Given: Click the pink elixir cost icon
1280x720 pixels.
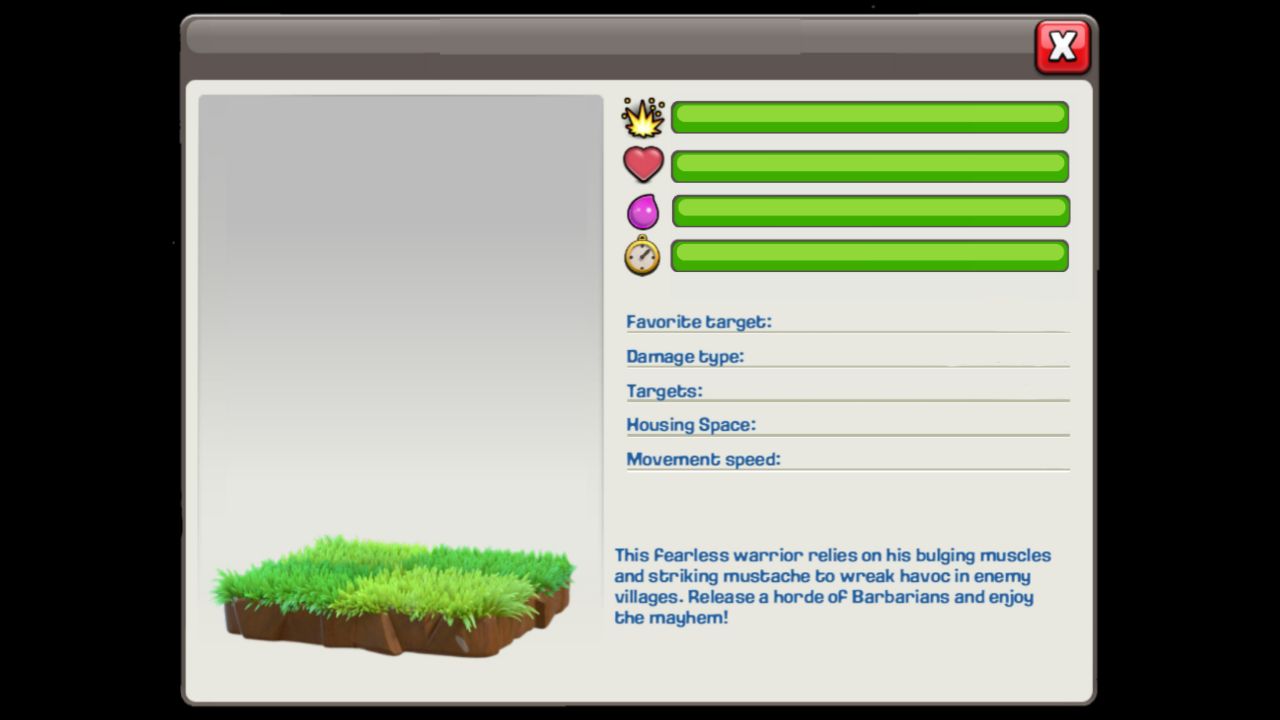Looking at the screenshot, I should [643, 210].
